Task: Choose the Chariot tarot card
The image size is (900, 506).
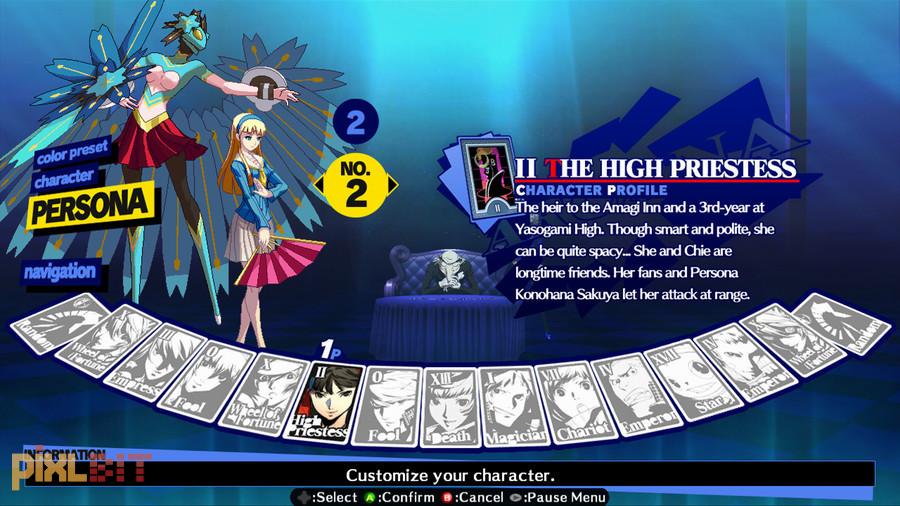Action: click(567, 399)
